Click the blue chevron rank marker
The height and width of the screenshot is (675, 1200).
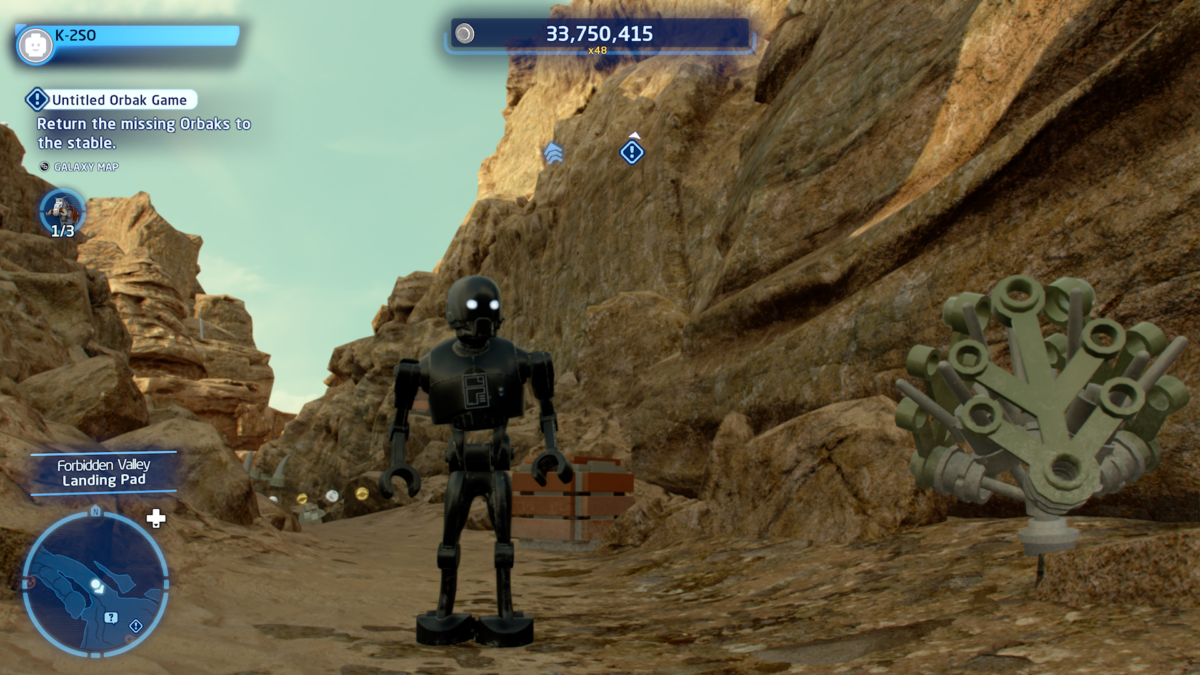pos(553,153)
